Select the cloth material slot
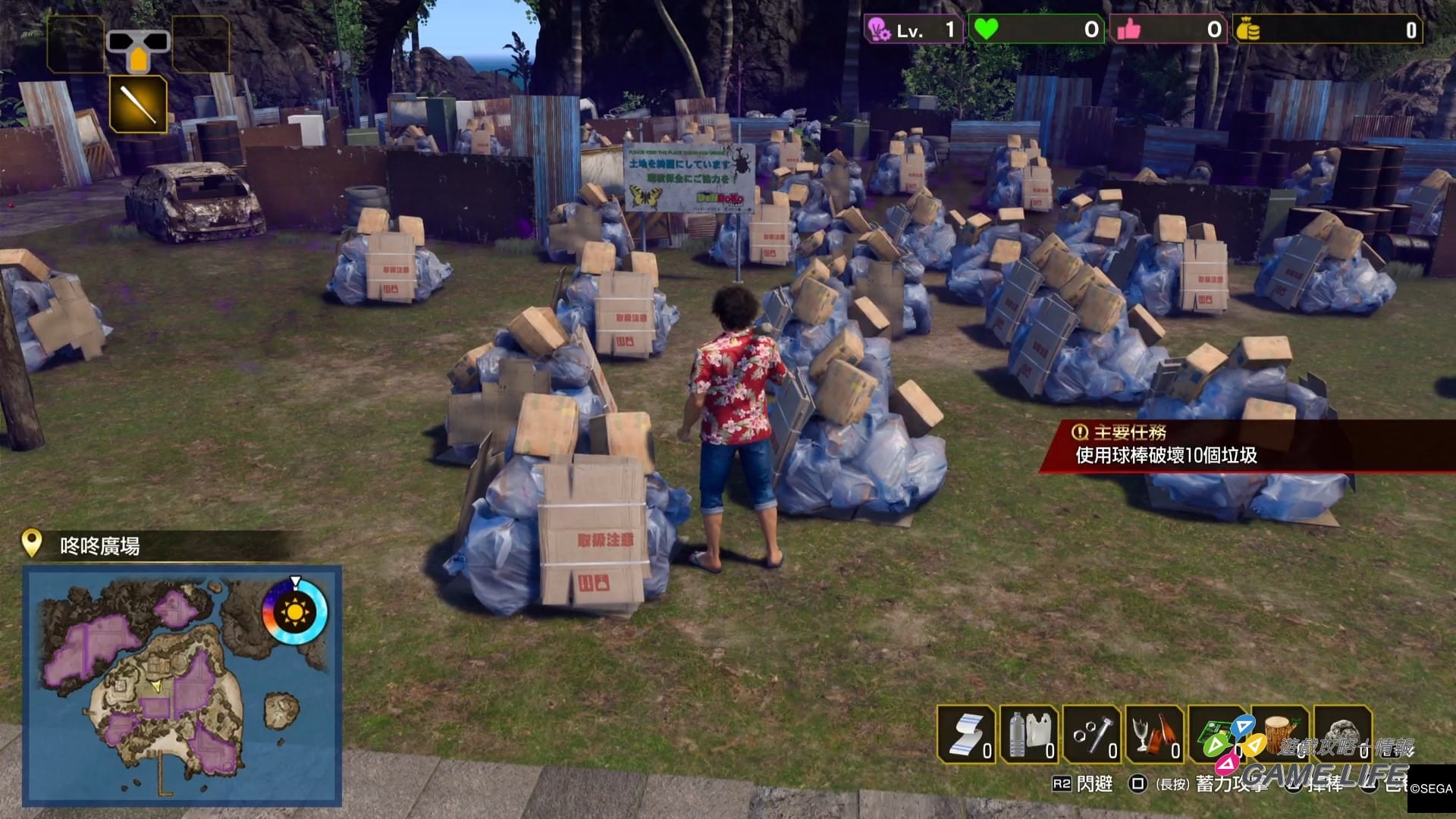This screenshot has width=1456, height=819. (x=966, y=734)
